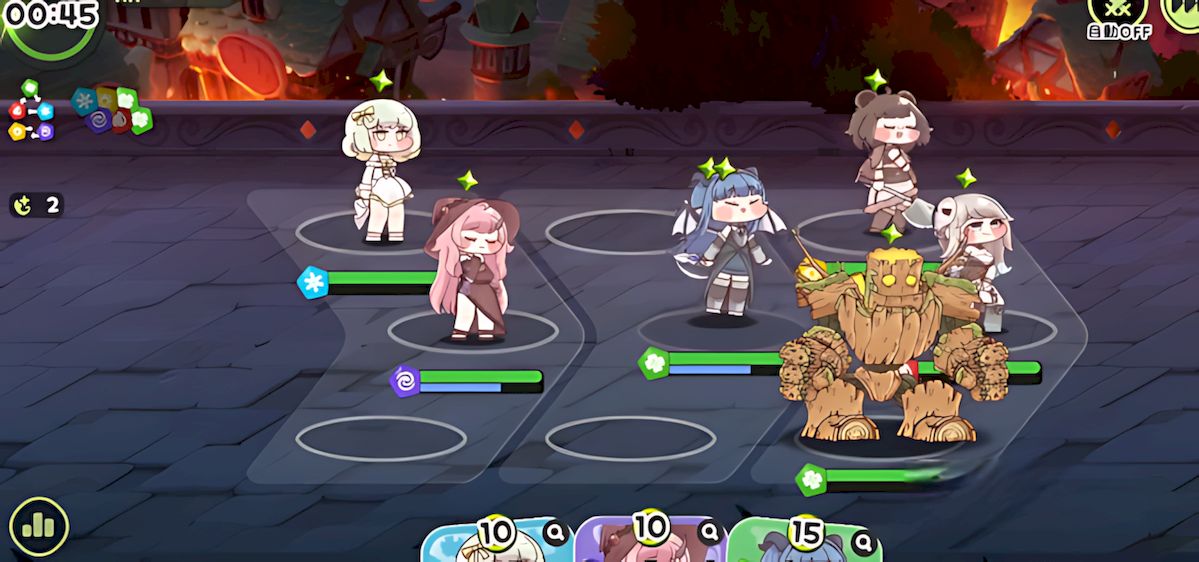Inspect the blue-haired card with its magnifier
This screenshot has width=1199, height=562.
[864, 541]
